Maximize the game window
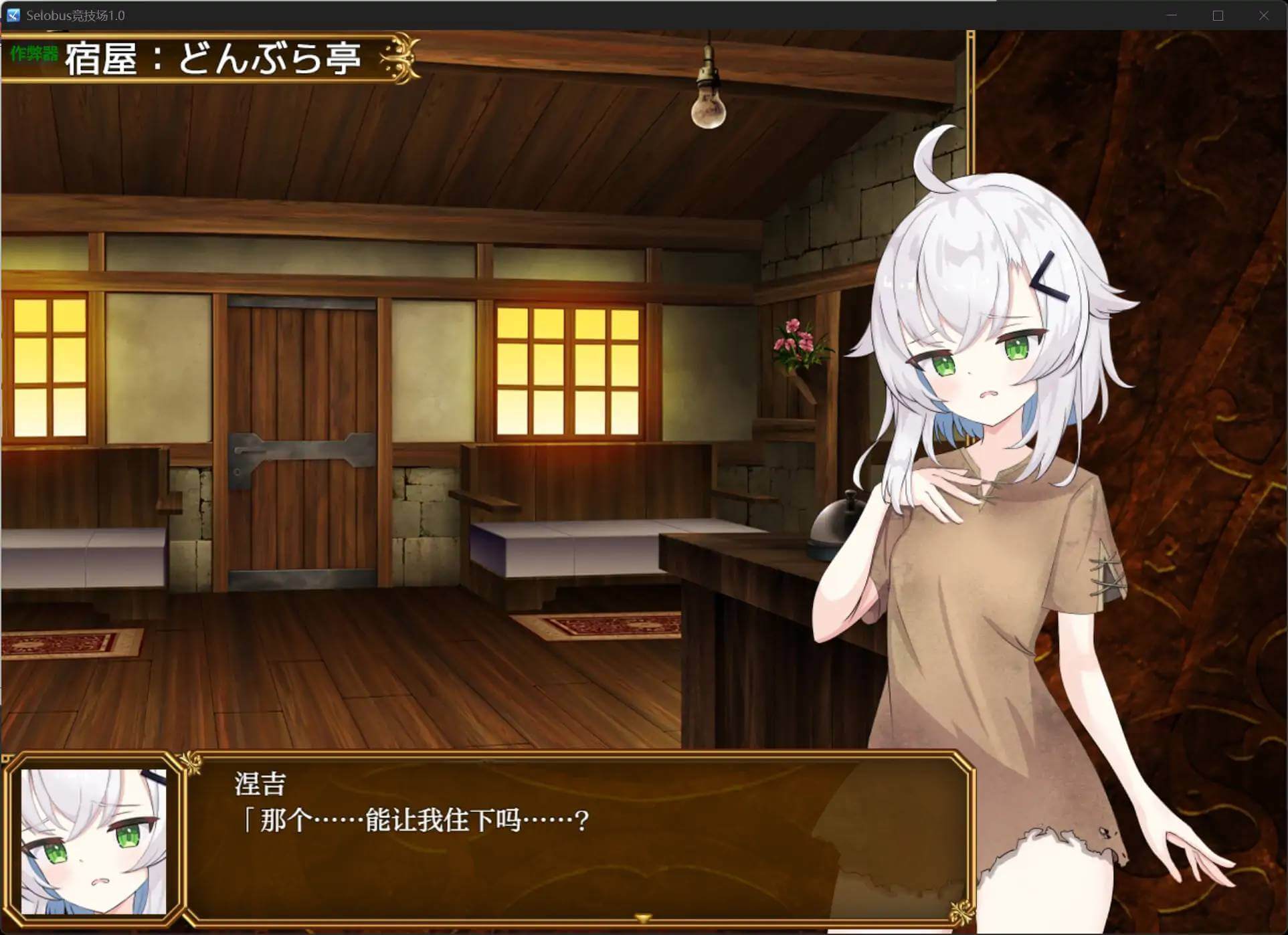 tap(1218, 15)
